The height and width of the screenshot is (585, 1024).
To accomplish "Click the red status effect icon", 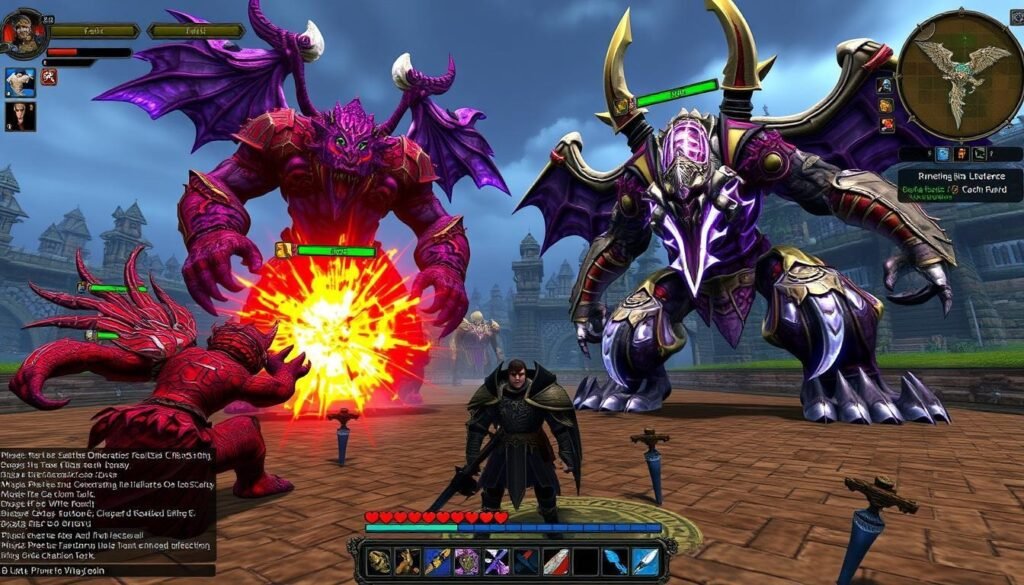I will 49,77.
